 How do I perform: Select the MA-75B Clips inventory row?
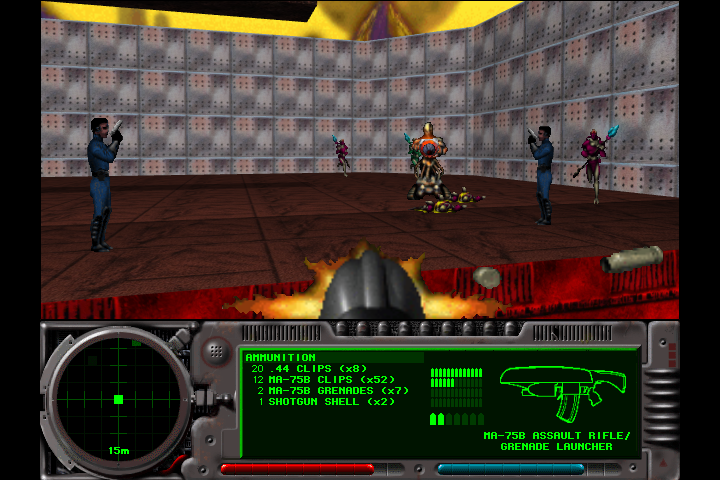tap(326, 380)
